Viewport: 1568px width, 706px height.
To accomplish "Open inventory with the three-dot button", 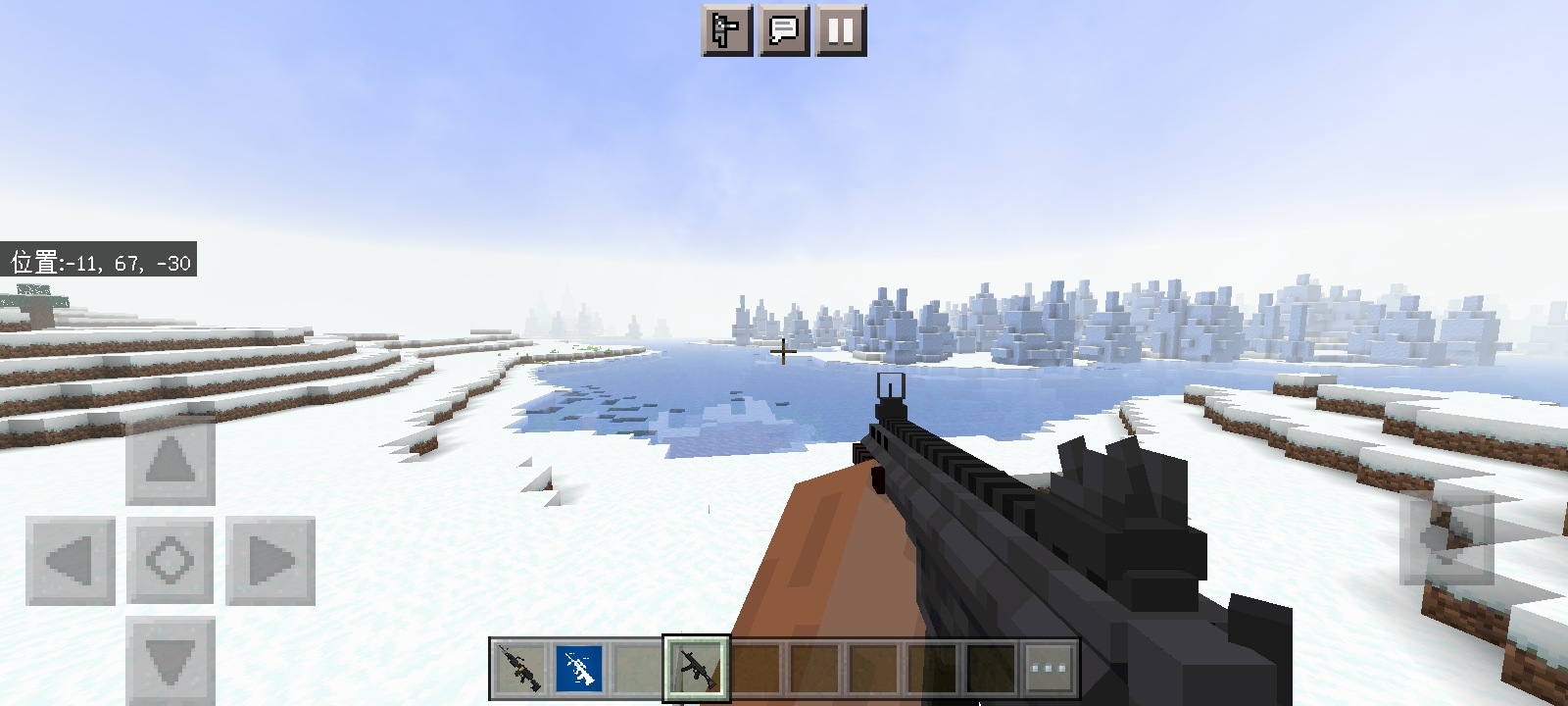I will [x=1050, y=669].
